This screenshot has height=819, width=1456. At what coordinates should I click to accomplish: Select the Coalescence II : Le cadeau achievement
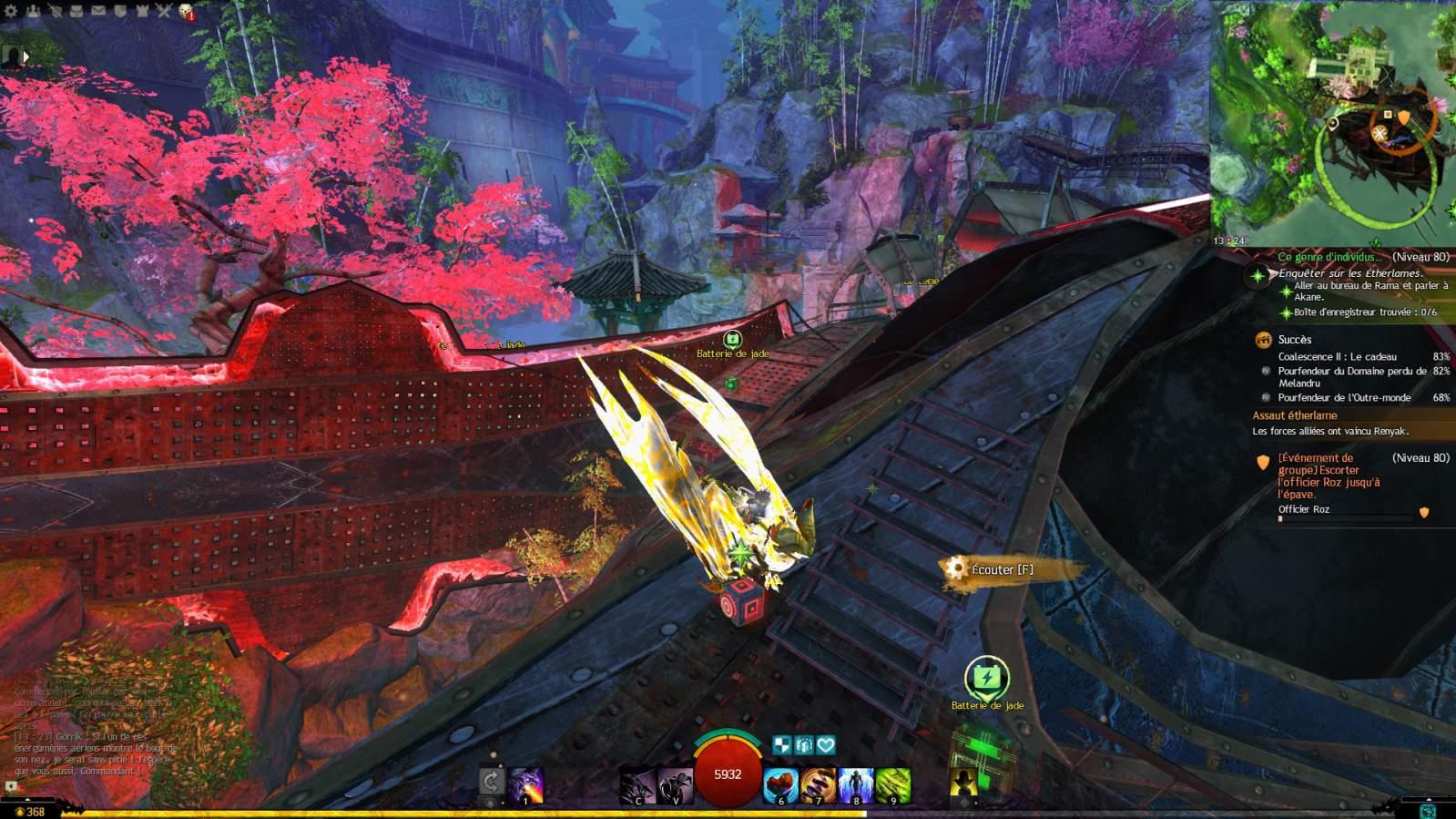click(1337, 357)
